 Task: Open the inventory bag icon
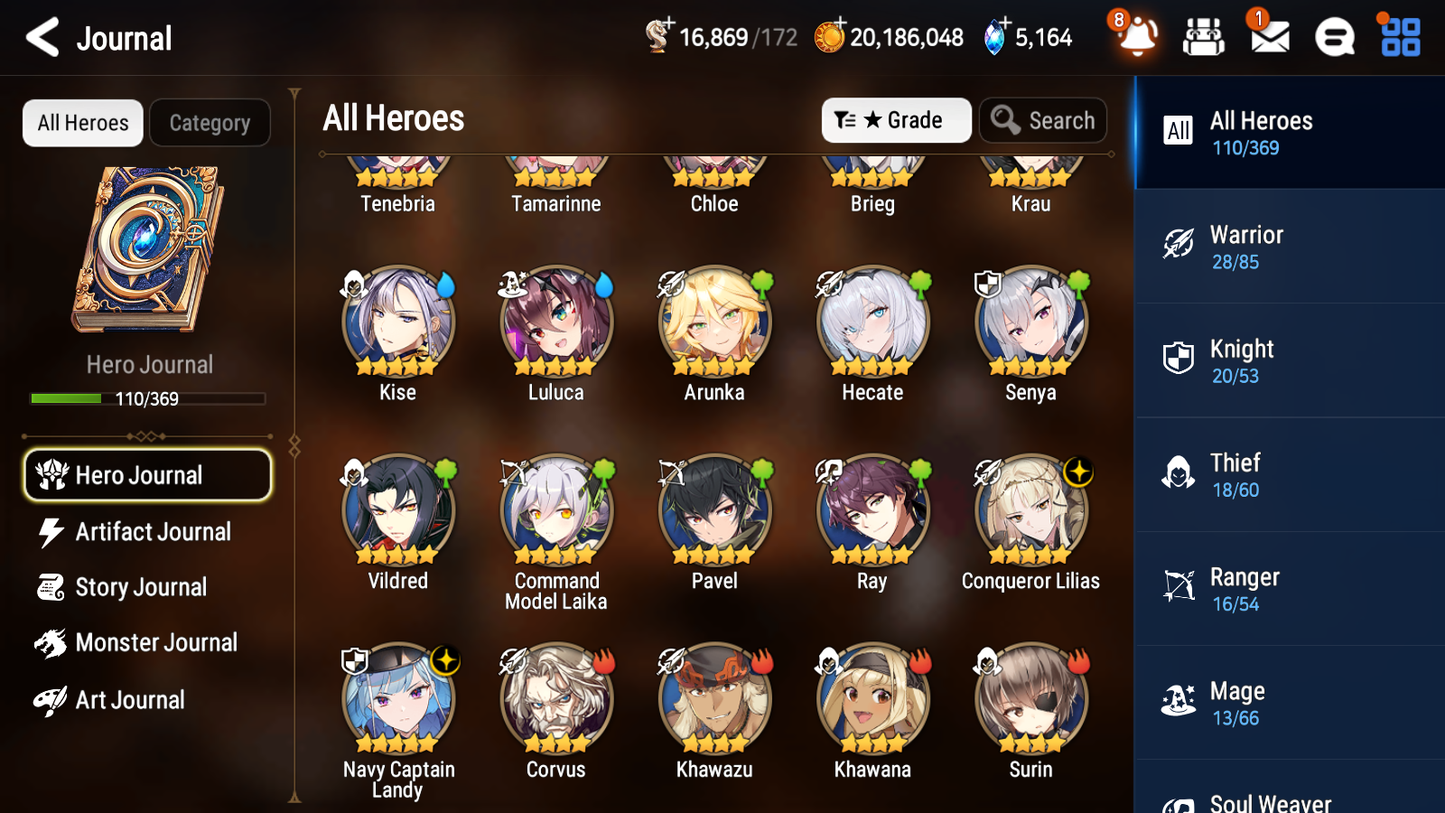[x=1203, y=36]
